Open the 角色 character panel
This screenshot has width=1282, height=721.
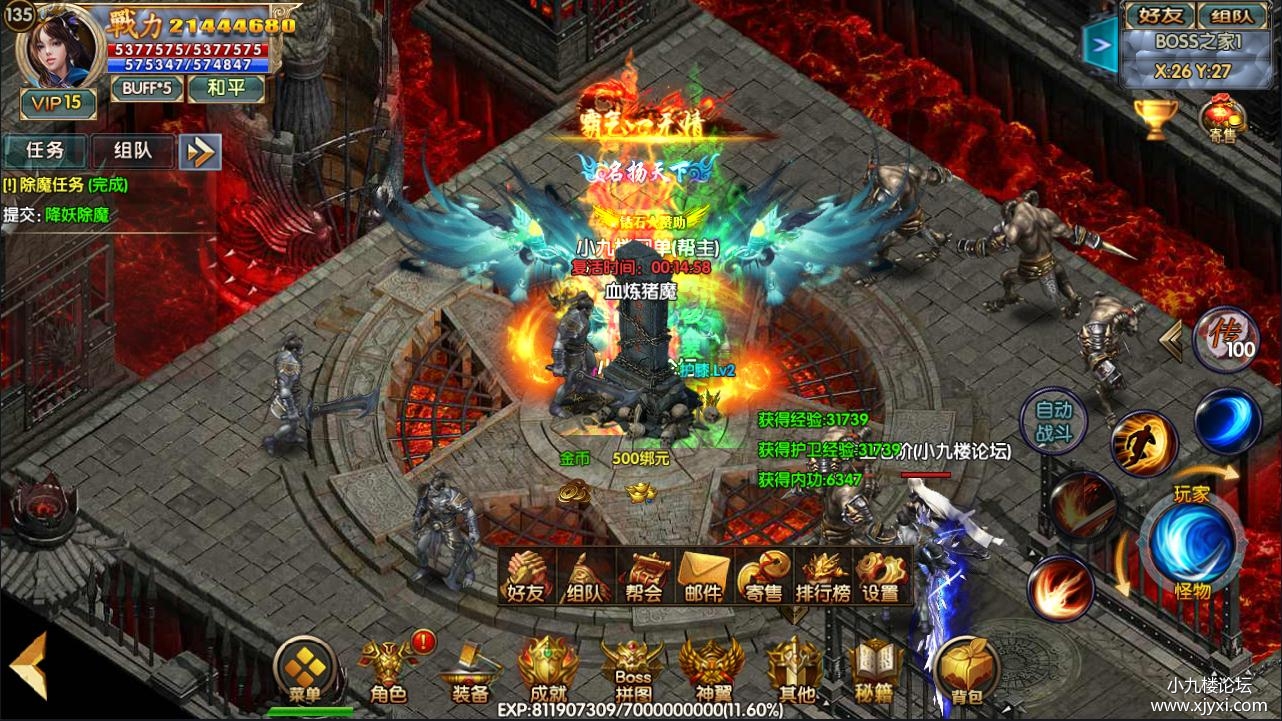coord(388,672)
